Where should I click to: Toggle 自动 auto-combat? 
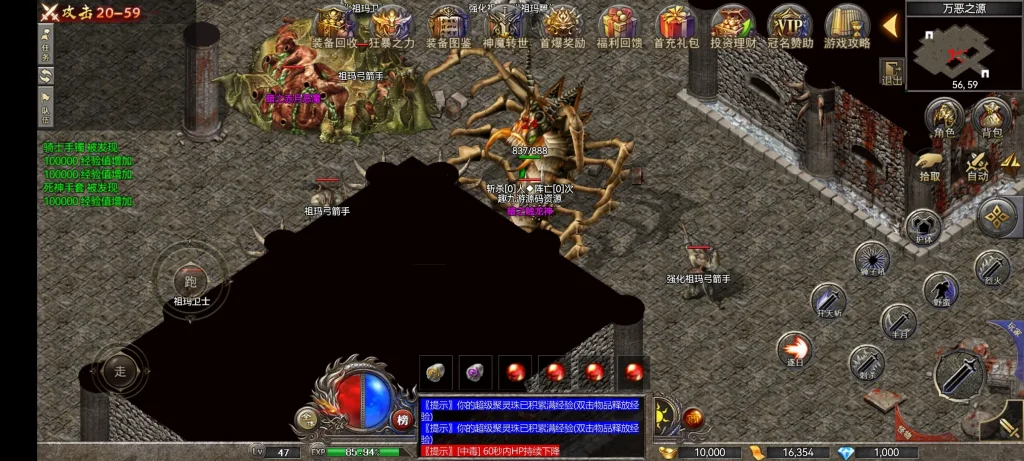click(x=978, y=167)
